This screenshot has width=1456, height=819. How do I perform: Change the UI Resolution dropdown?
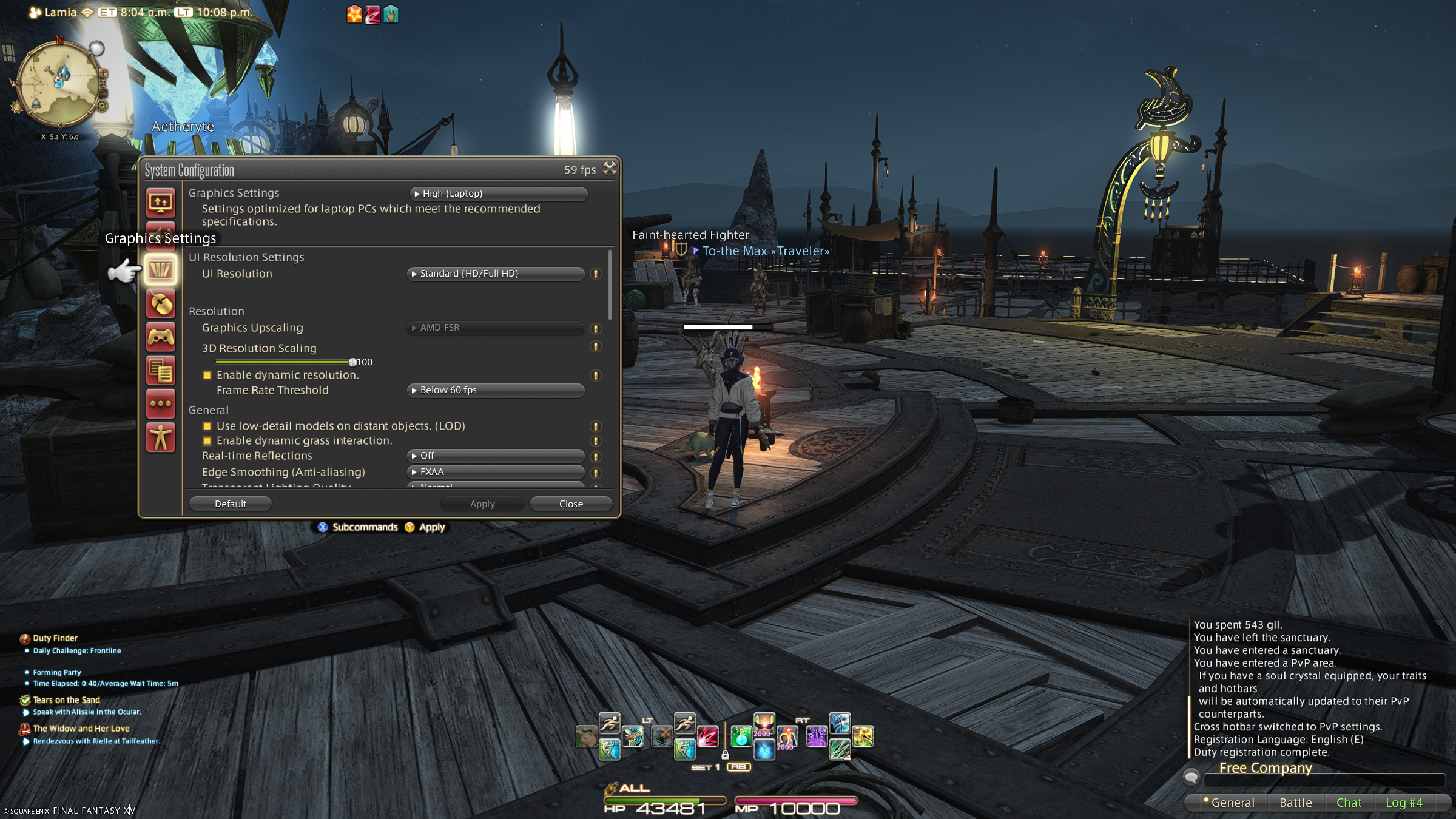[x=495, y=274]
